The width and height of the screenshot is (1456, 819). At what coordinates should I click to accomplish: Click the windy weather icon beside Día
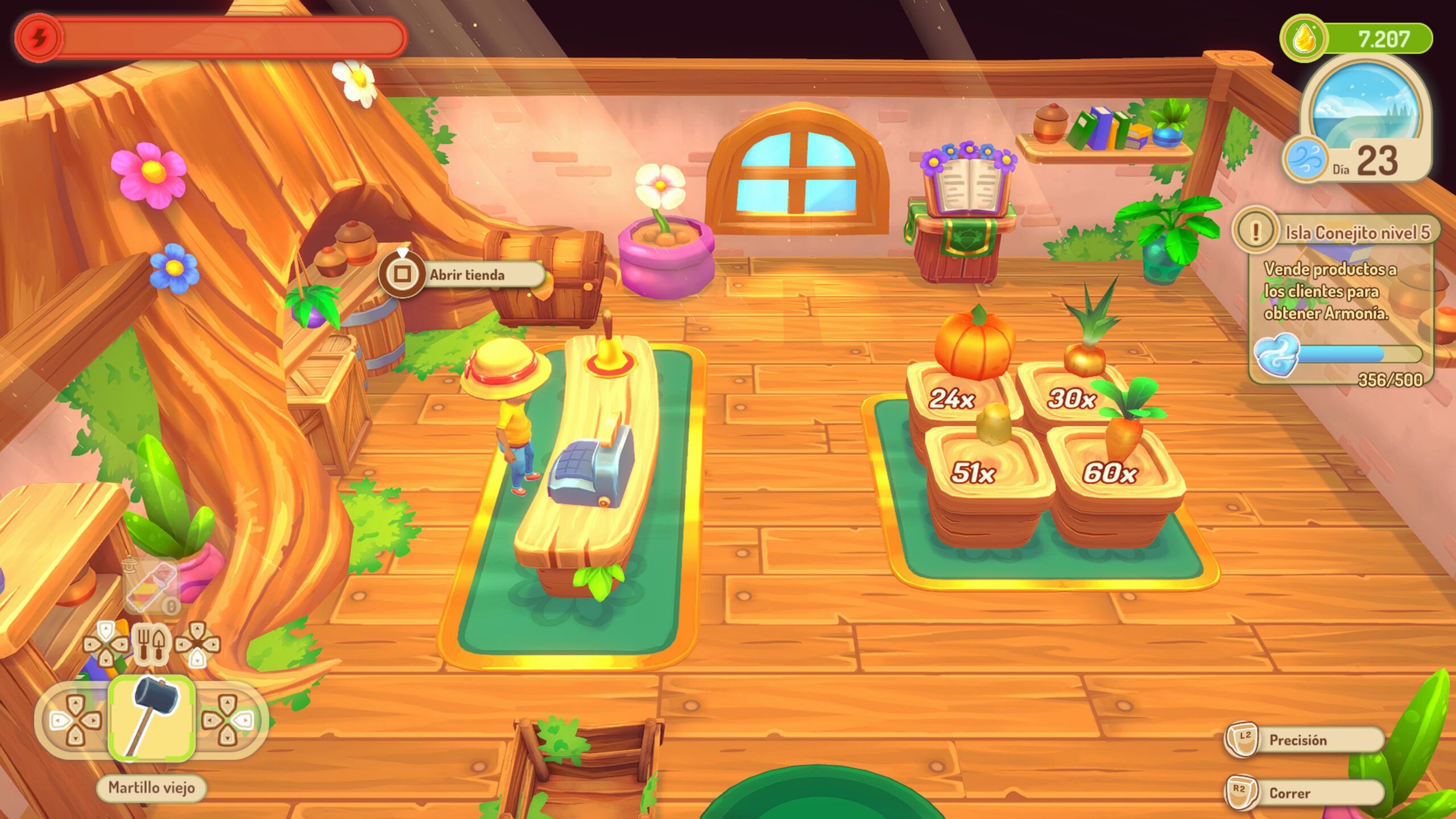point(1305,159)
